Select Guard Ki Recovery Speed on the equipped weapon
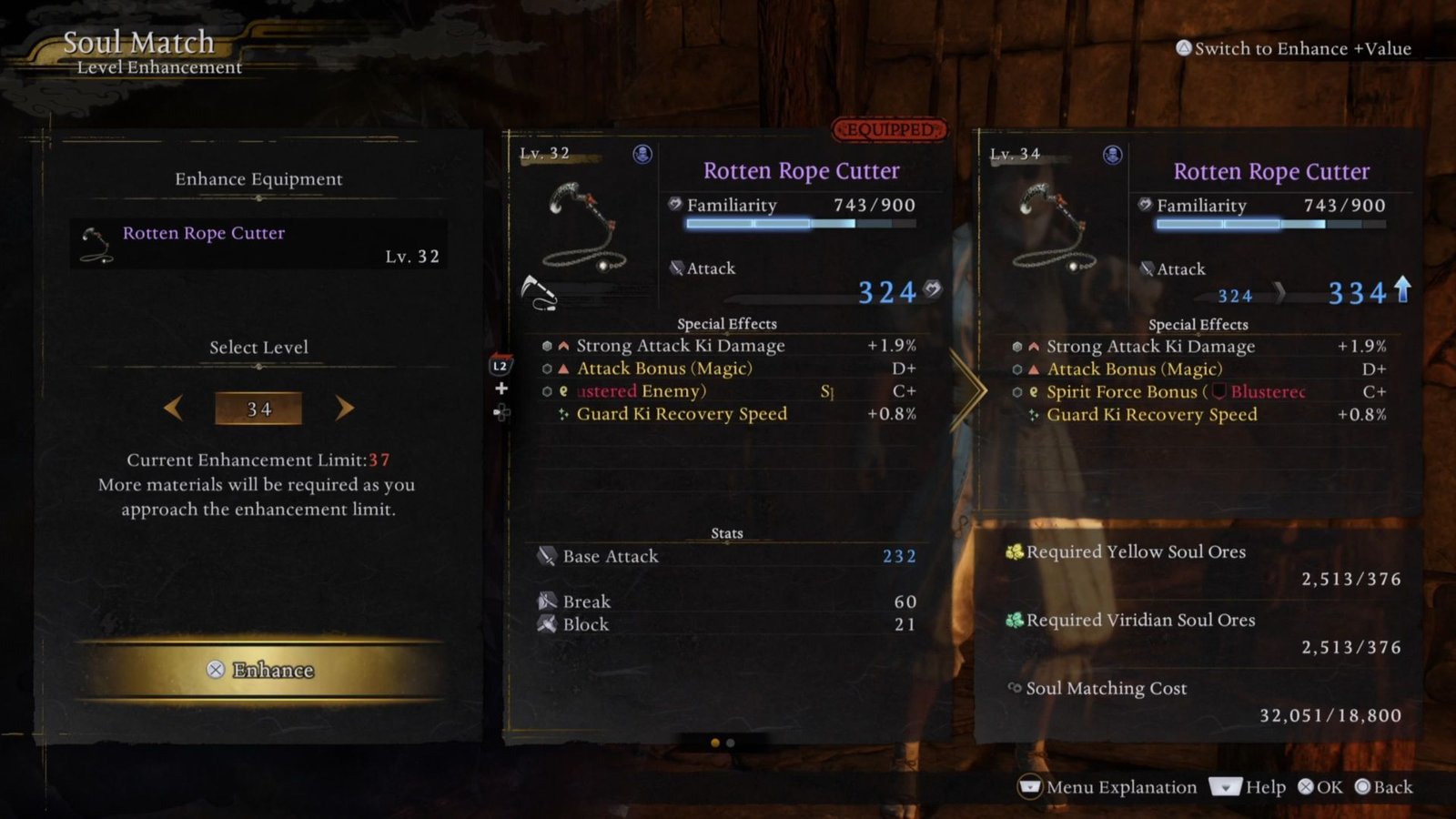 coord(682,414)
